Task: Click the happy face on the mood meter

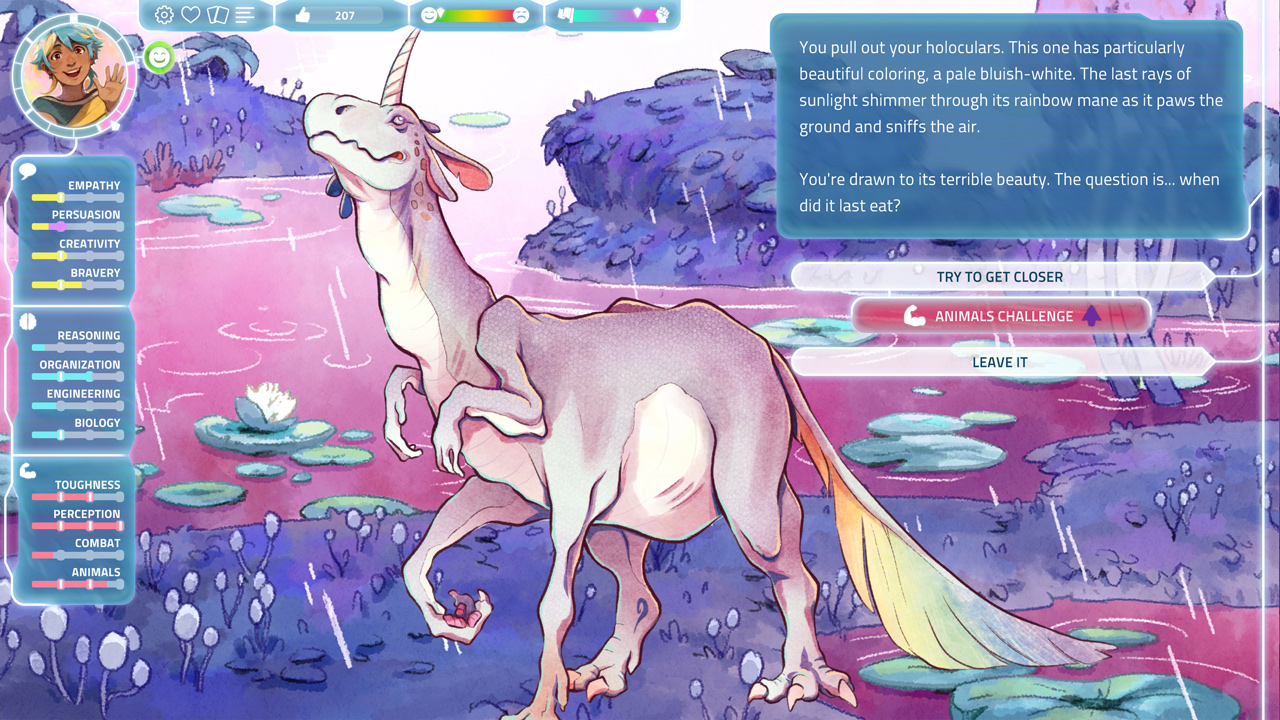Action: click(x=429, y=15)
